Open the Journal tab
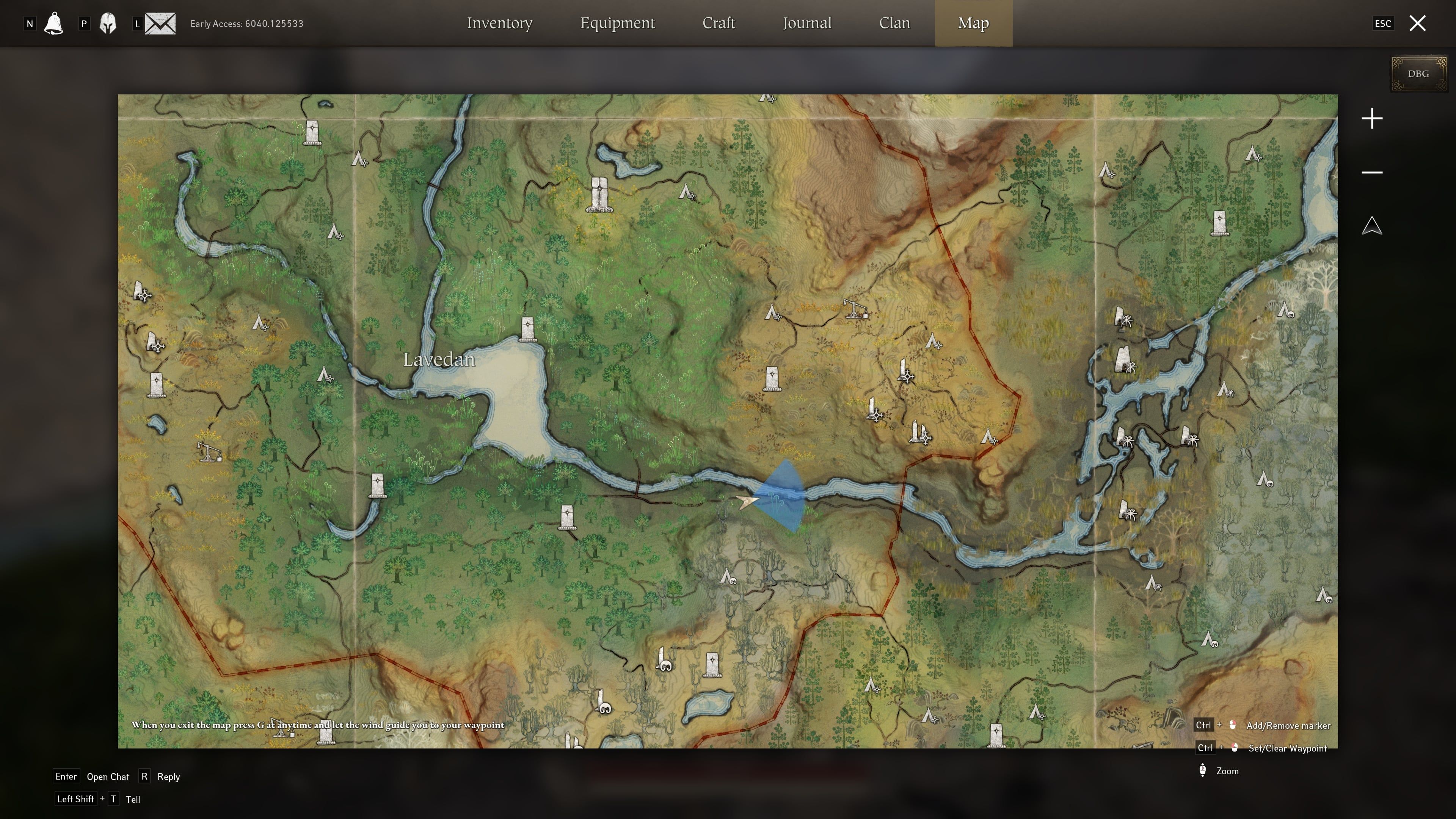Viewport: 1456px width, 819px height. pos(806,23)
